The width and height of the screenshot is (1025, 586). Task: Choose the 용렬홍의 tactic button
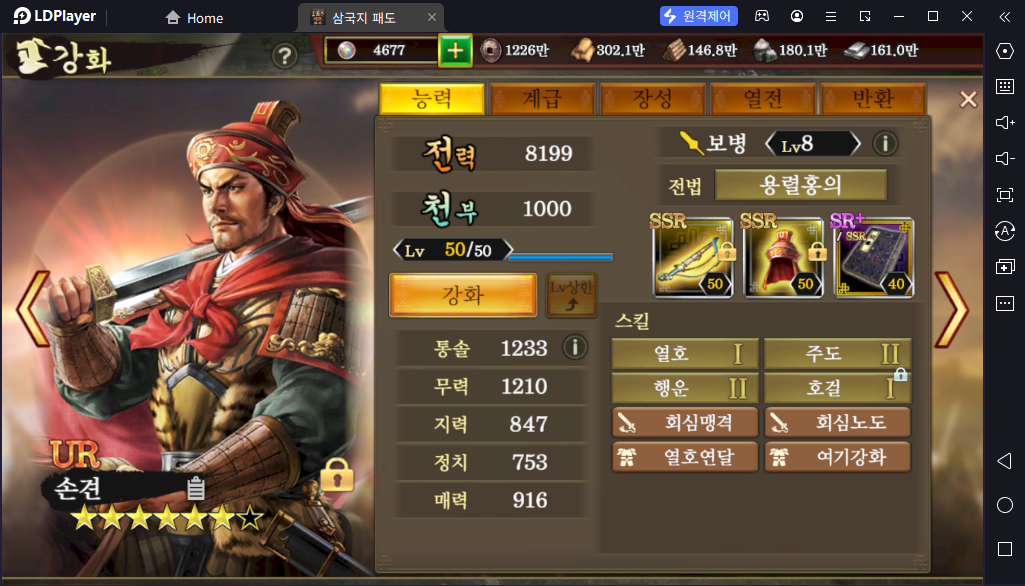800,186
